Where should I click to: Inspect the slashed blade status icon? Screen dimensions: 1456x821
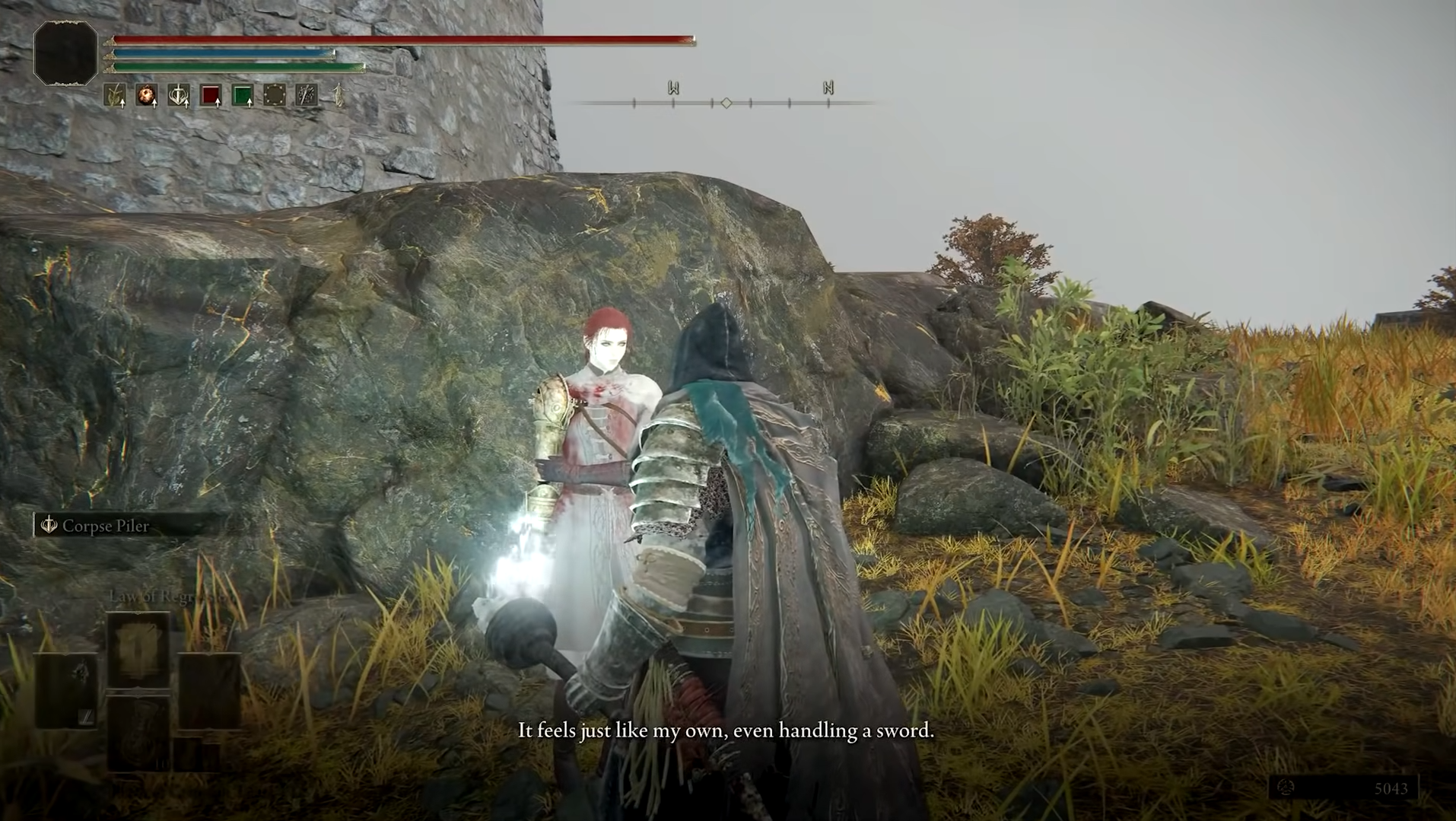(x=307, y=95)
